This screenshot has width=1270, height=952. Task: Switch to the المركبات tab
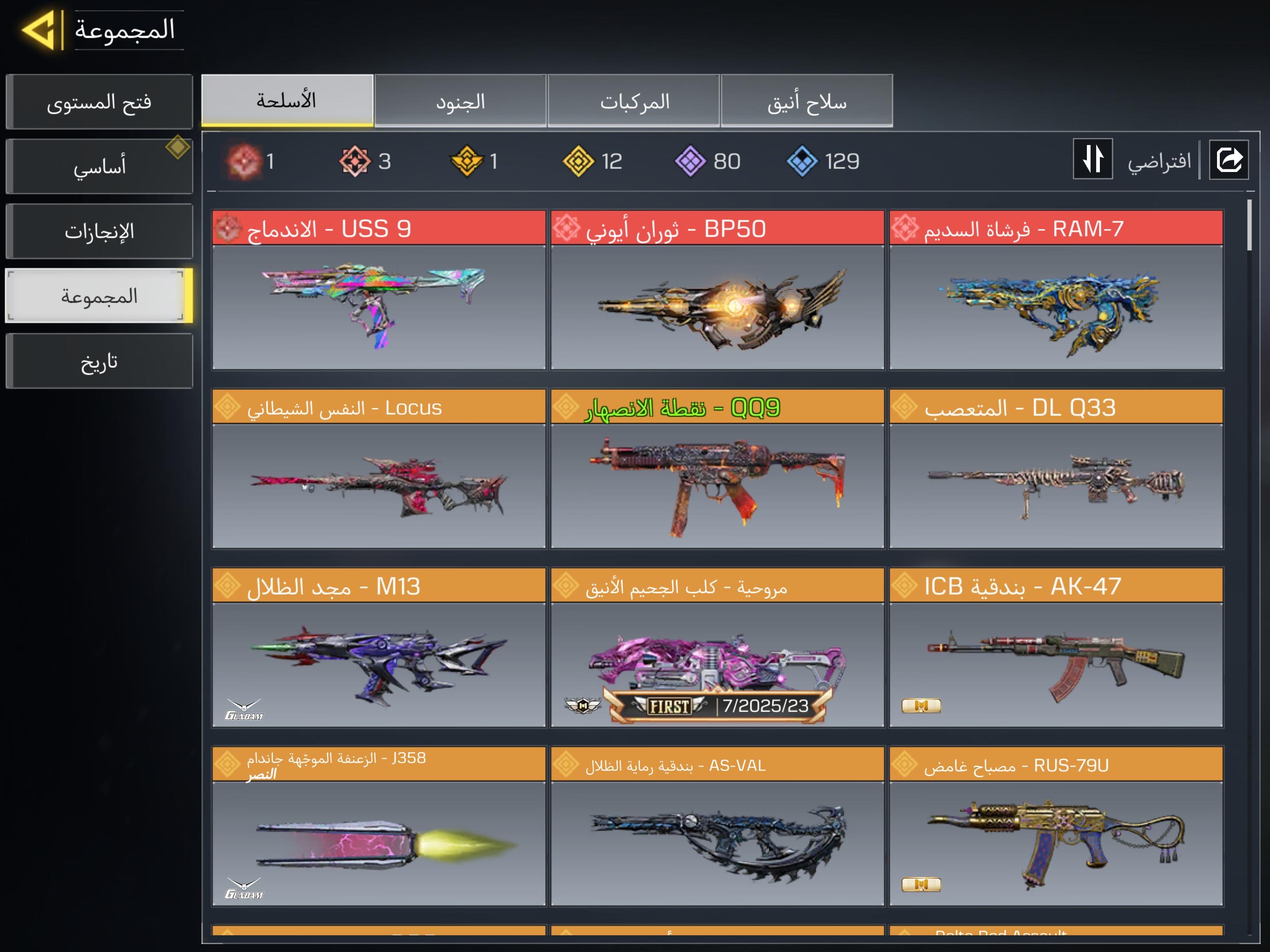pos(634,101)
